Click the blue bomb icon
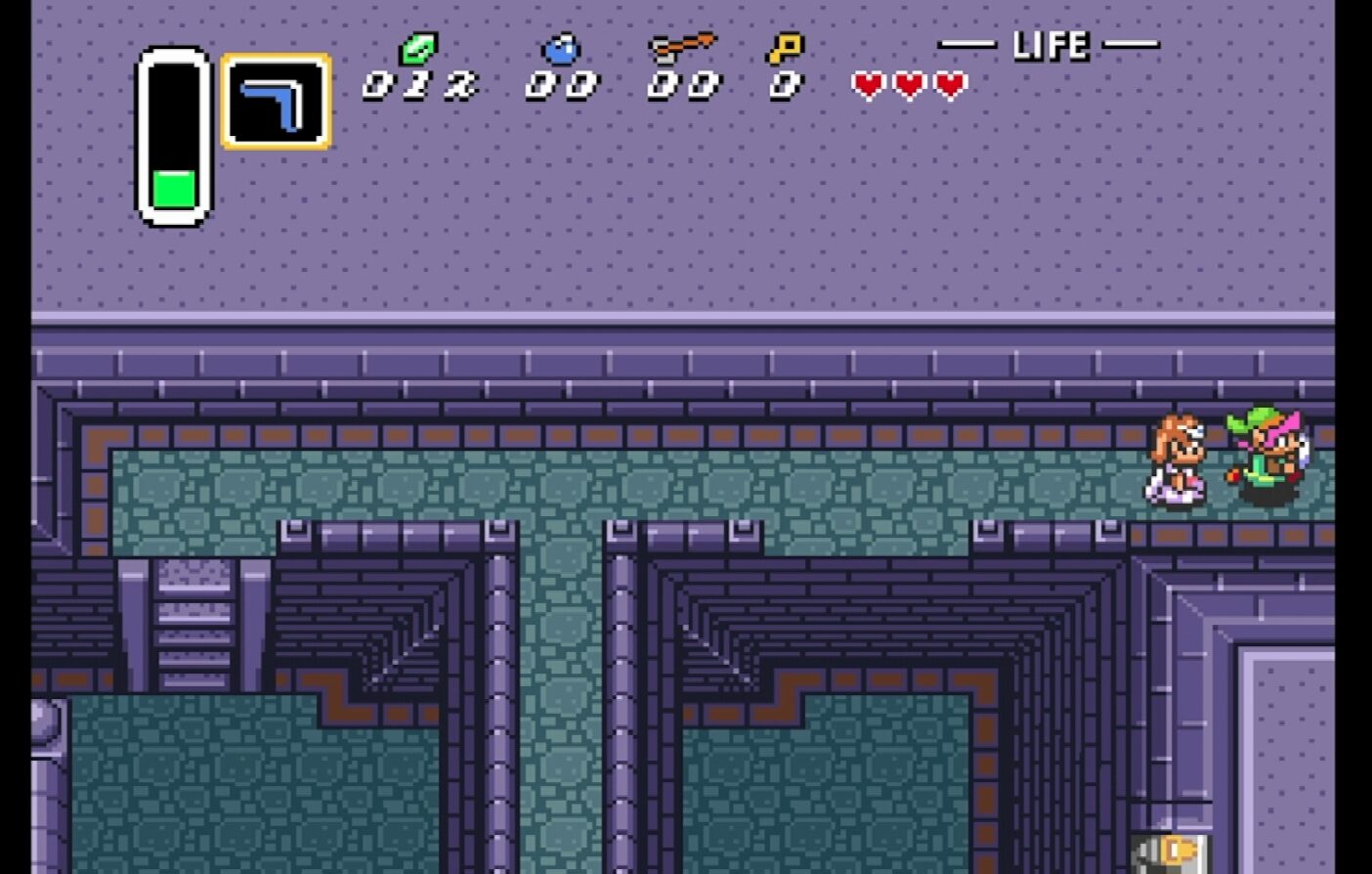This screenshot has height=874, width=1372. [x=560, y=49]
